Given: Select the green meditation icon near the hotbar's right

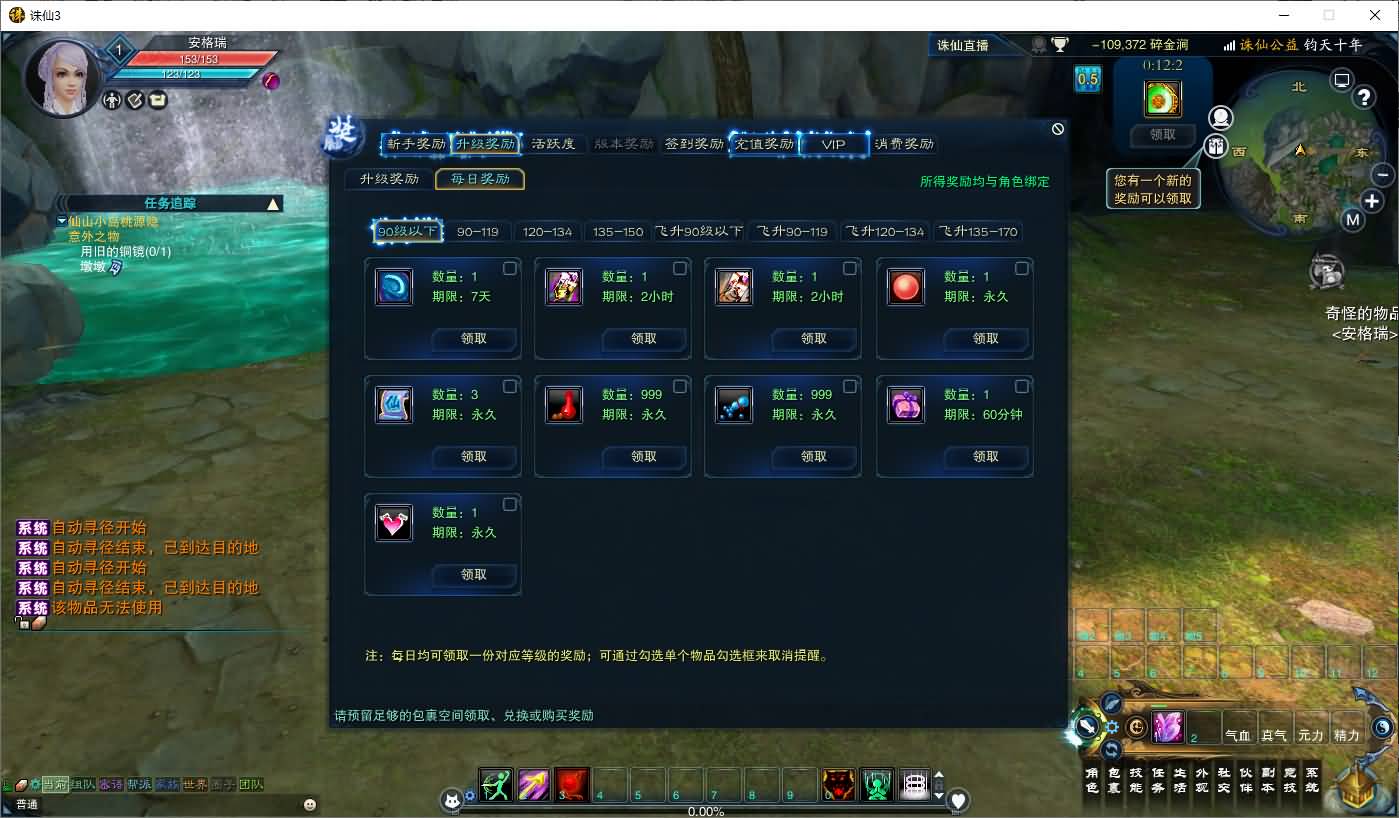Looking at the screenshot, I should (877, 785).
